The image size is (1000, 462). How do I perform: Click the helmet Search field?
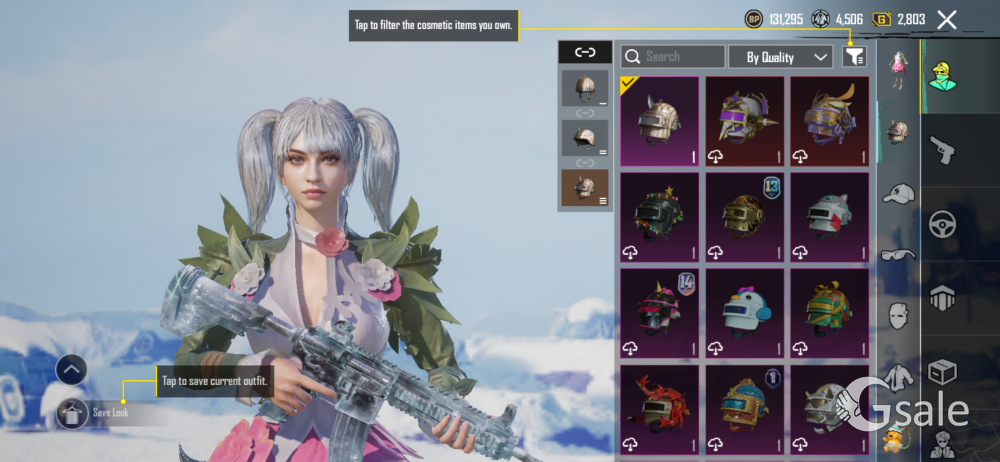tap(673, 57)
